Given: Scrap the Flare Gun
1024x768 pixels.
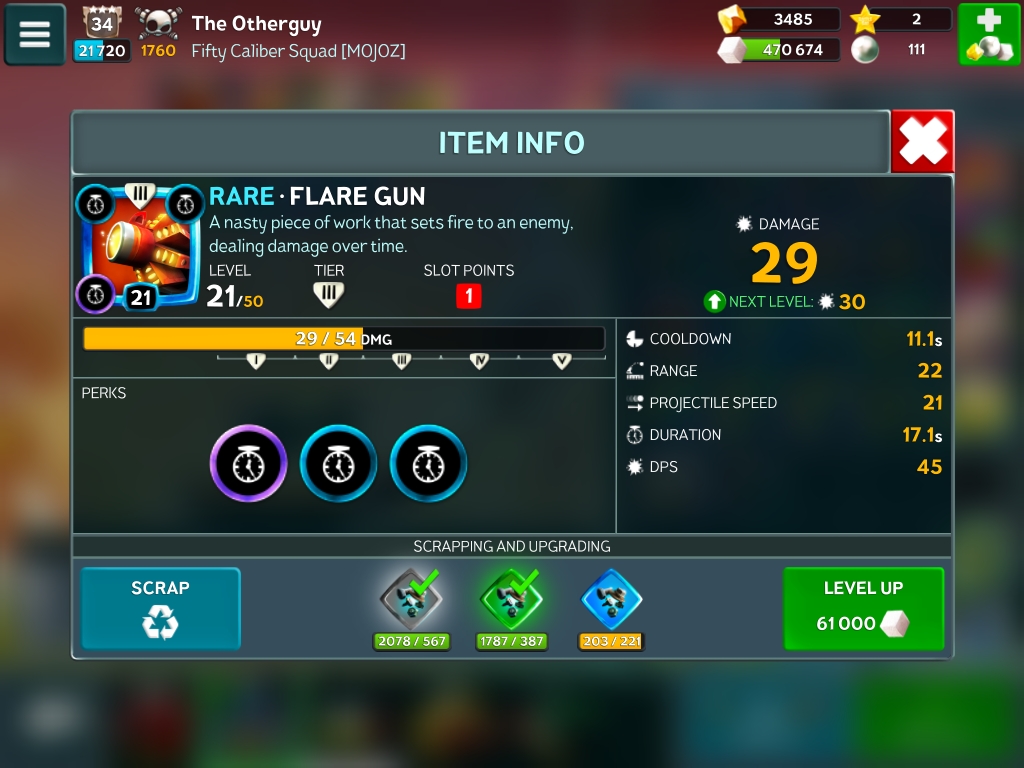Looking at the screenshot, I should point(160,609).
